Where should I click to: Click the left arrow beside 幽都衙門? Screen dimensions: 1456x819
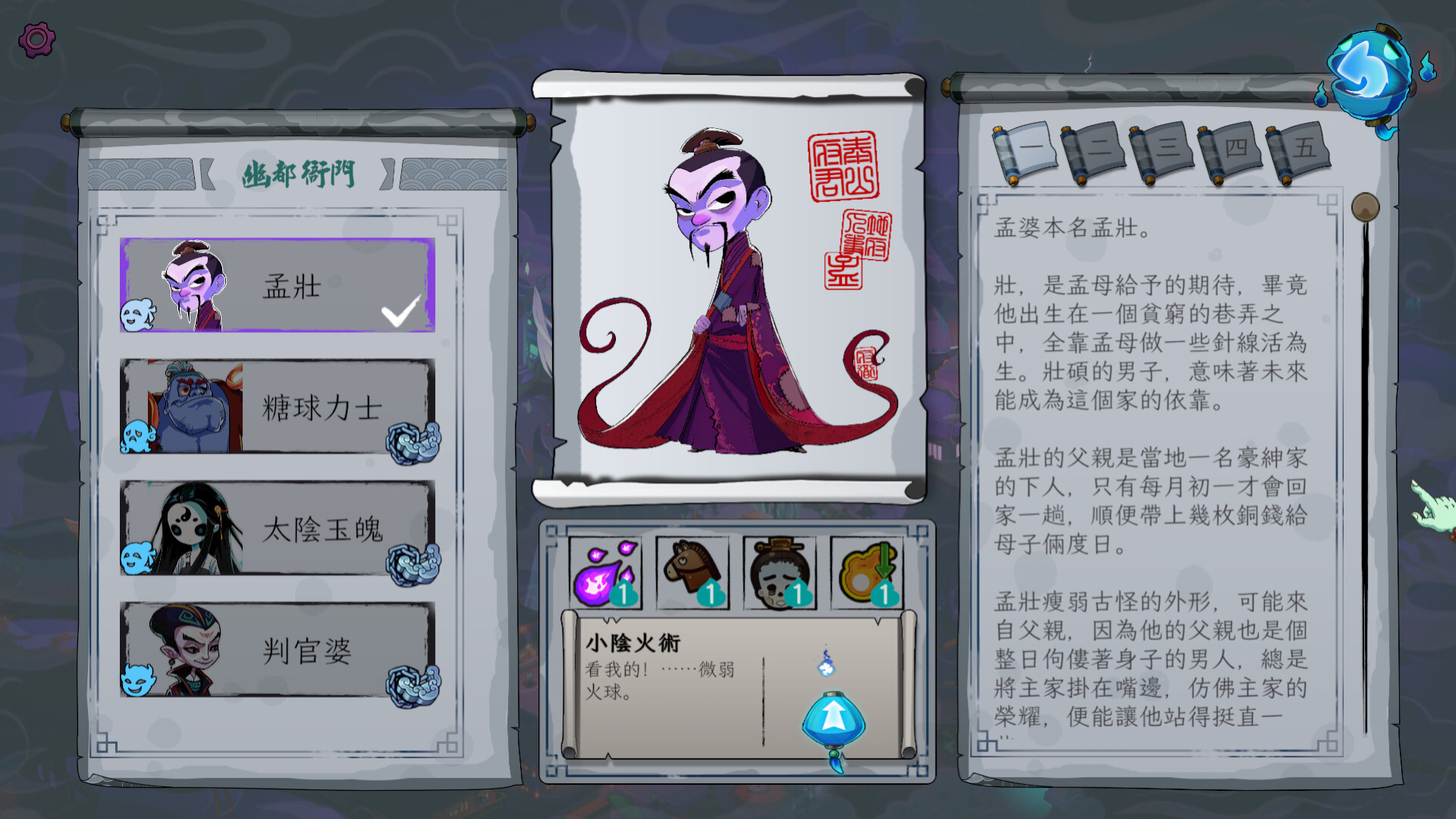(206, 174)
